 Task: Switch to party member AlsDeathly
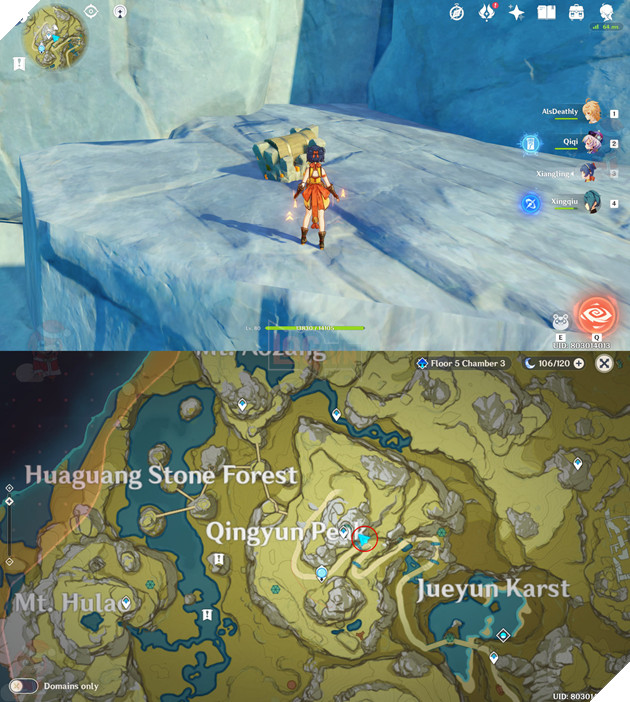(592, 110)
